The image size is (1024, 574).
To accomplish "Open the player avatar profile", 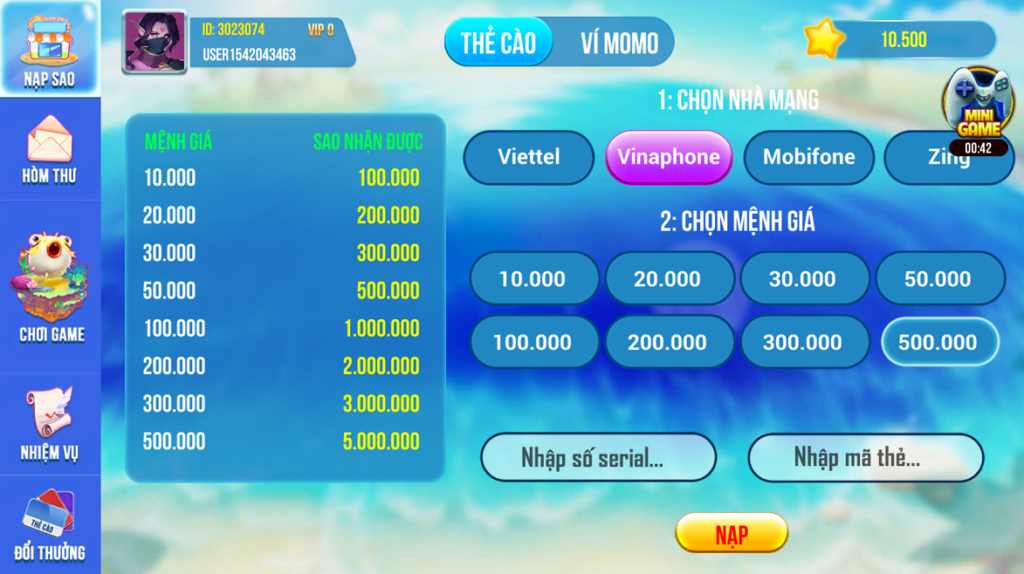I will click(x=154, y=42).
